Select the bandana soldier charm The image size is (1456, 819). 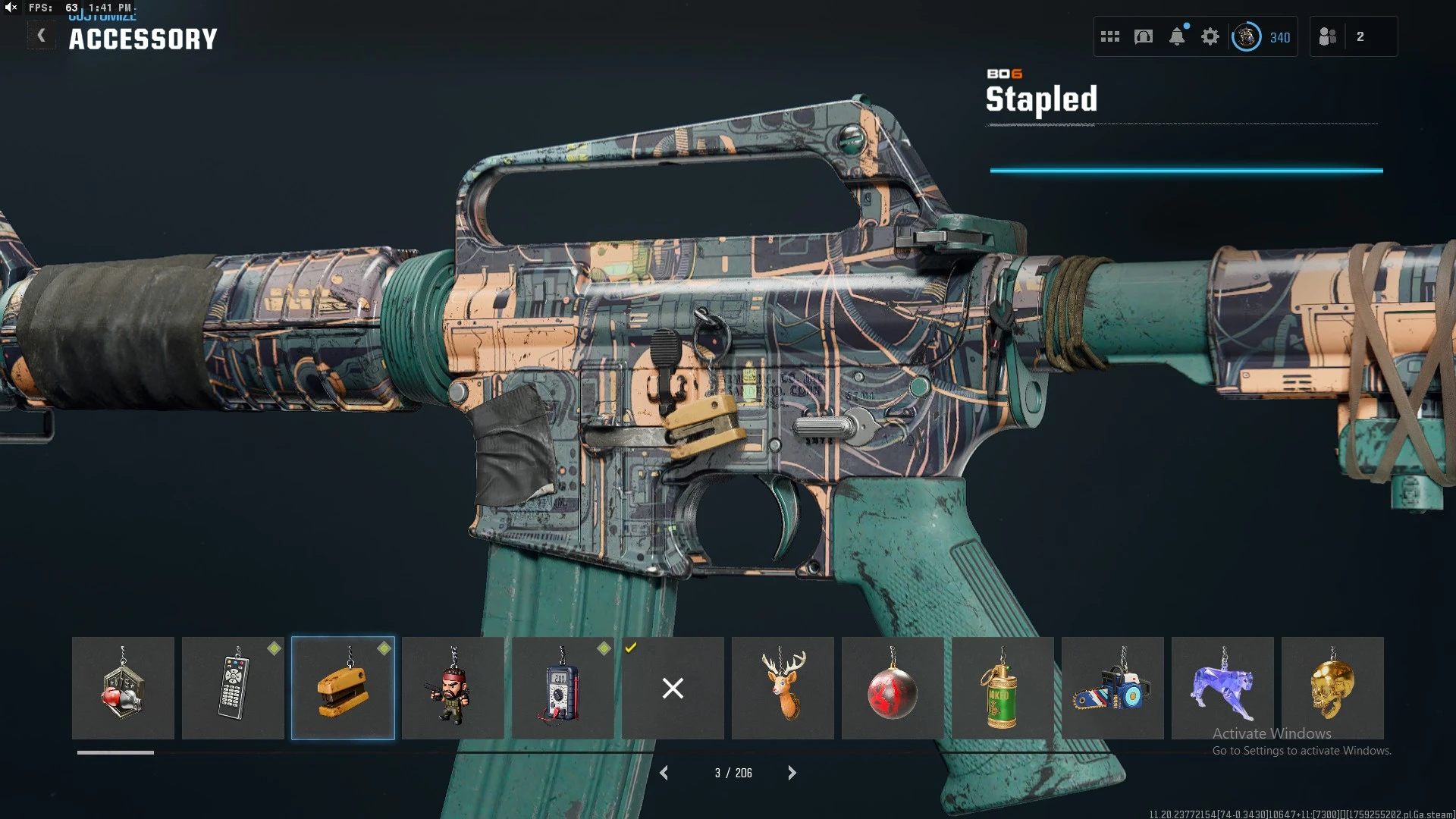(x=453, y=688)
